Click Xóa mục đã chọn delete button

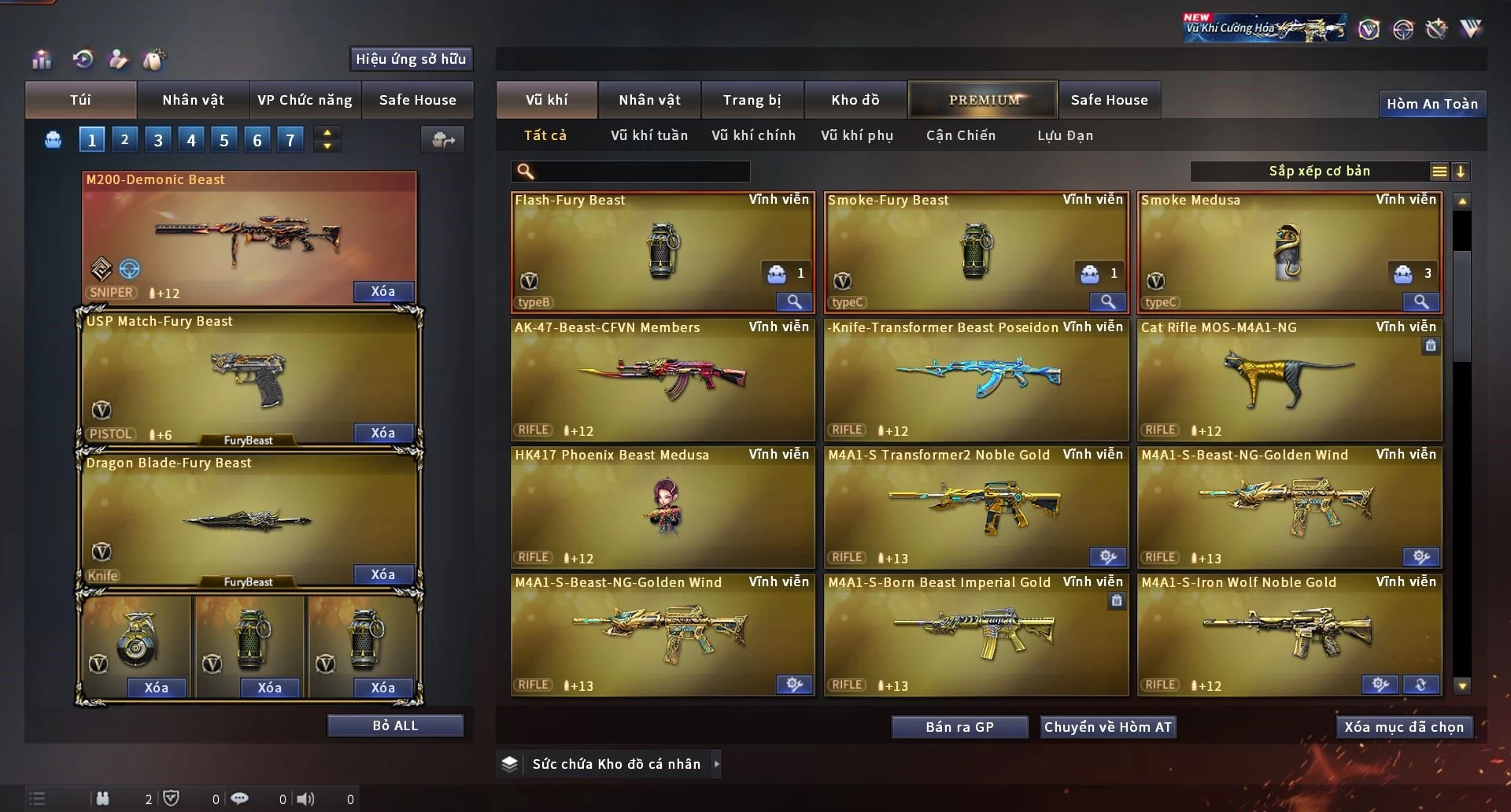pos(1403,727)
